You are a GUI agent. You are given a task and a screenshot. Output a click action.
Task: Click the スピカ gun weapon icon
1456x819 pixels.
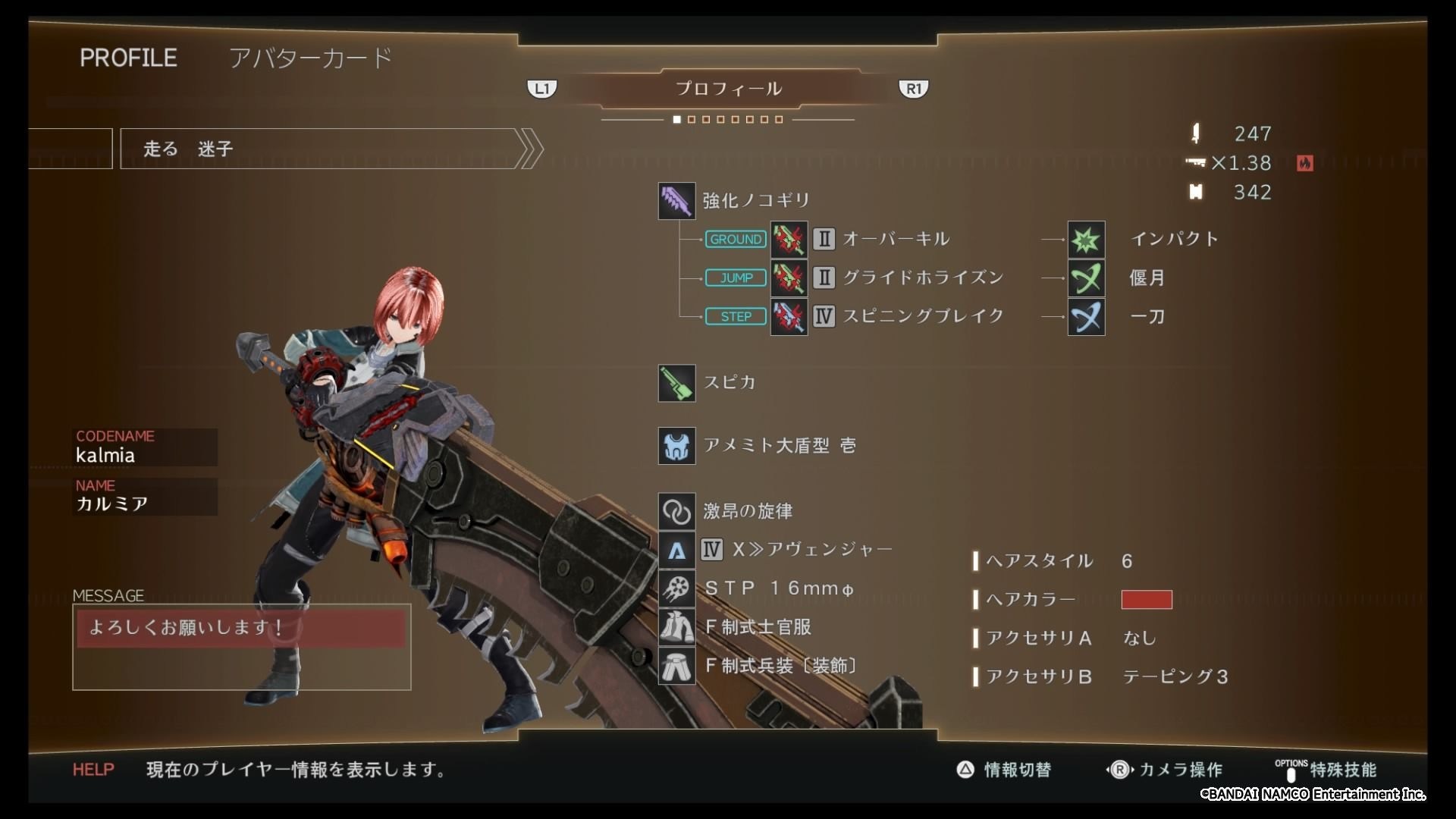[676, 383]
